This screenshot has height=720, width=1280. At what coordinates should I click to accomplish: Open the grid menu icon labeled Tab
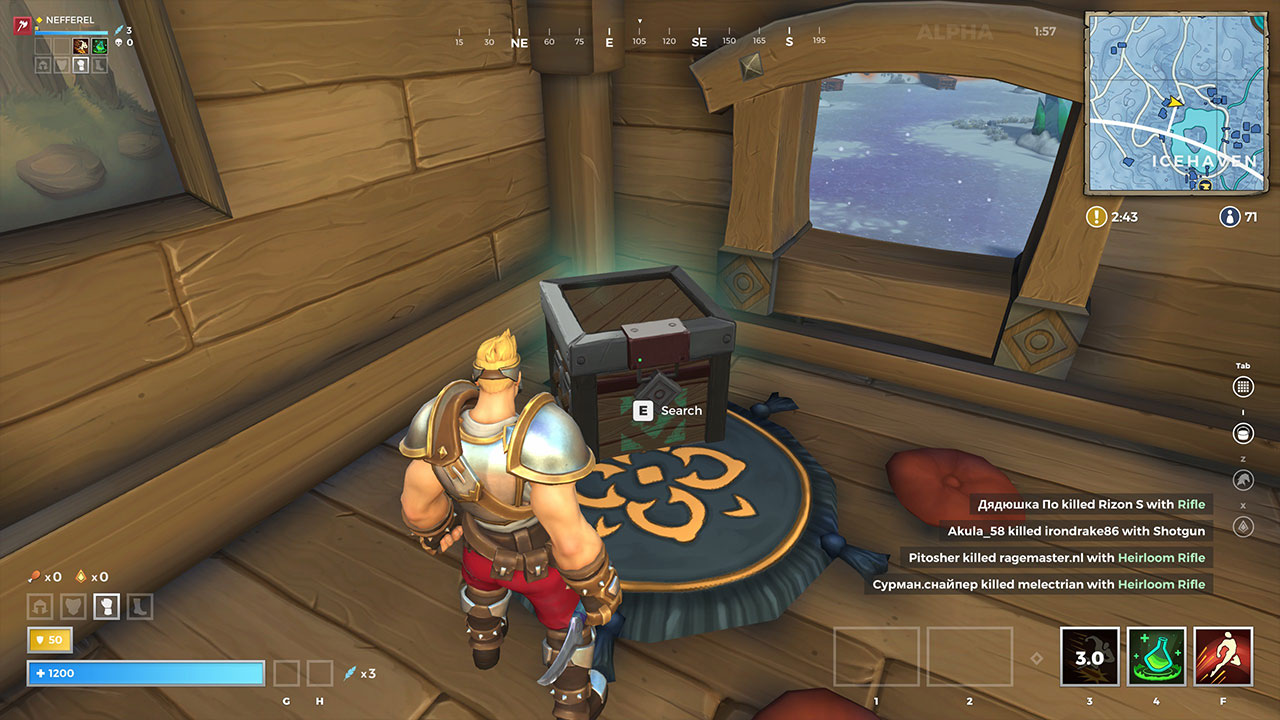point(1243,387)
